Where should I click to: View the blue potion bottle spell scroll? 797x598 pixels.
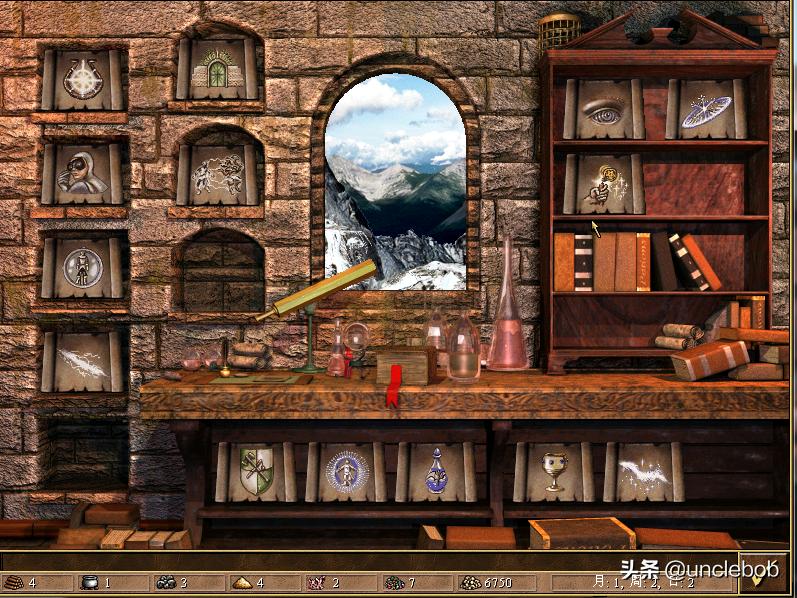coord(436,472)
